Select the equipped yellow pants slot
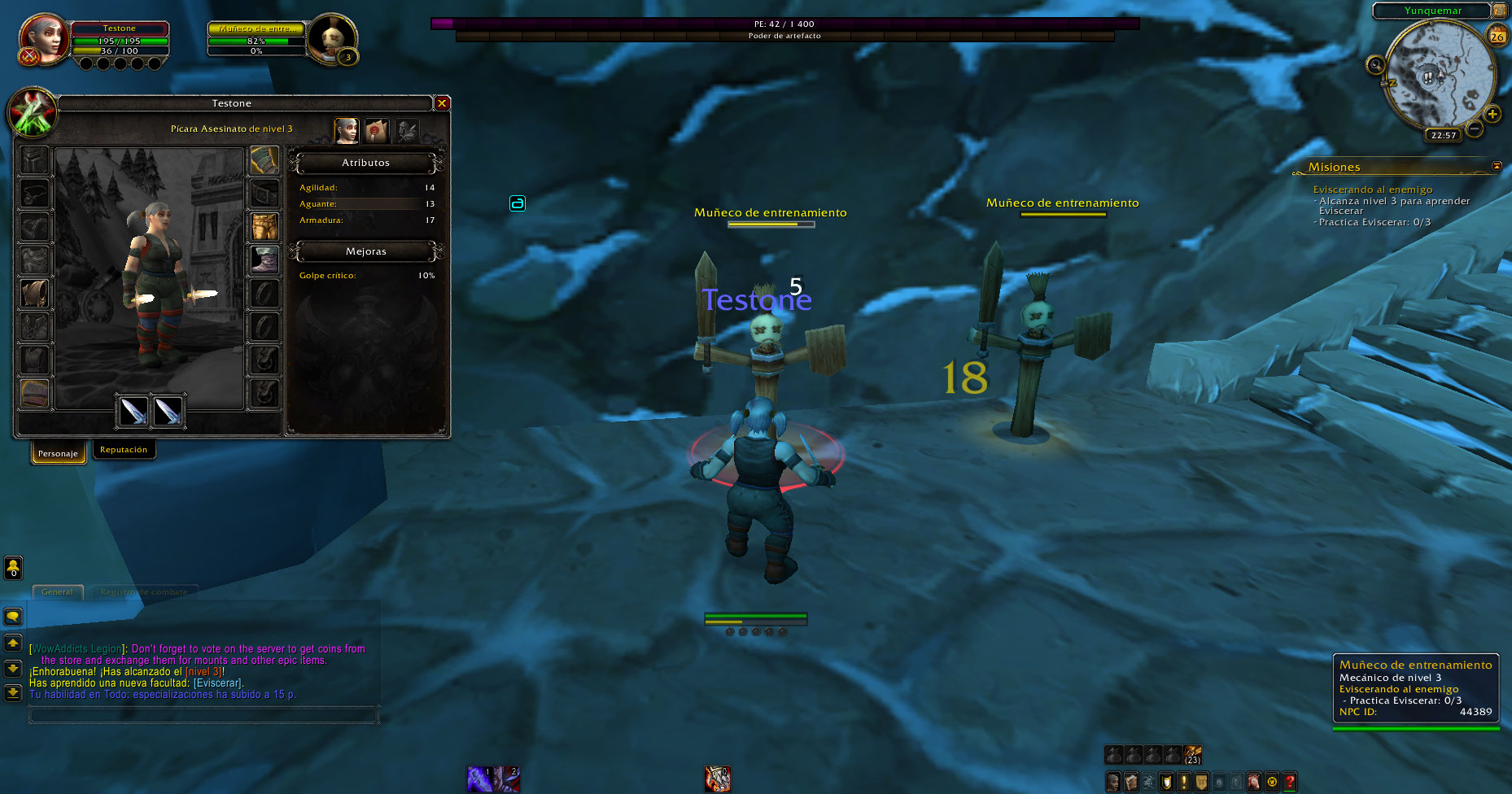 tap(264, 227)
